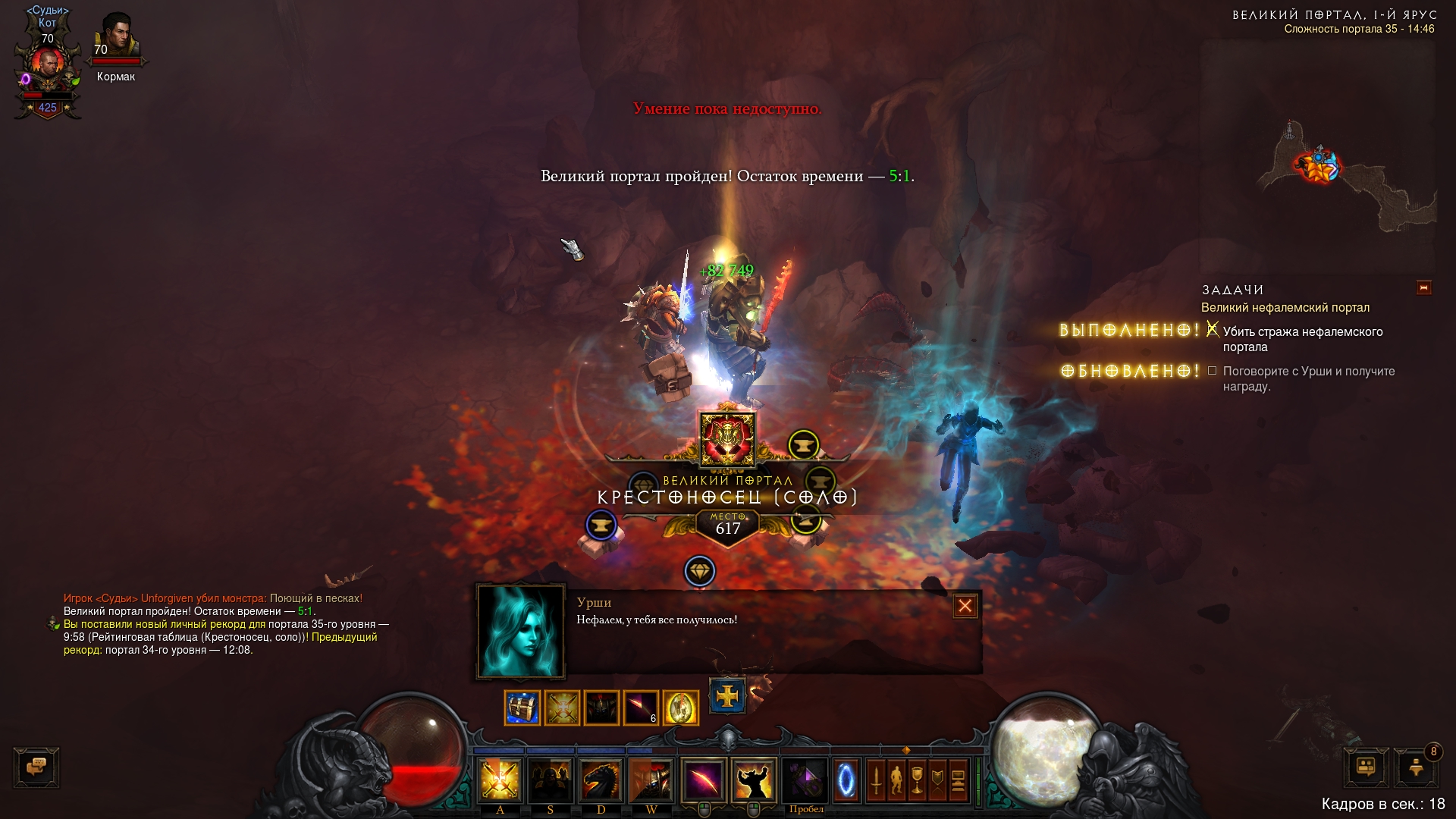Open the golden chalice achievements button
Screen dimensions: 1456x819
pyautogui.click(x=917, y=780)
